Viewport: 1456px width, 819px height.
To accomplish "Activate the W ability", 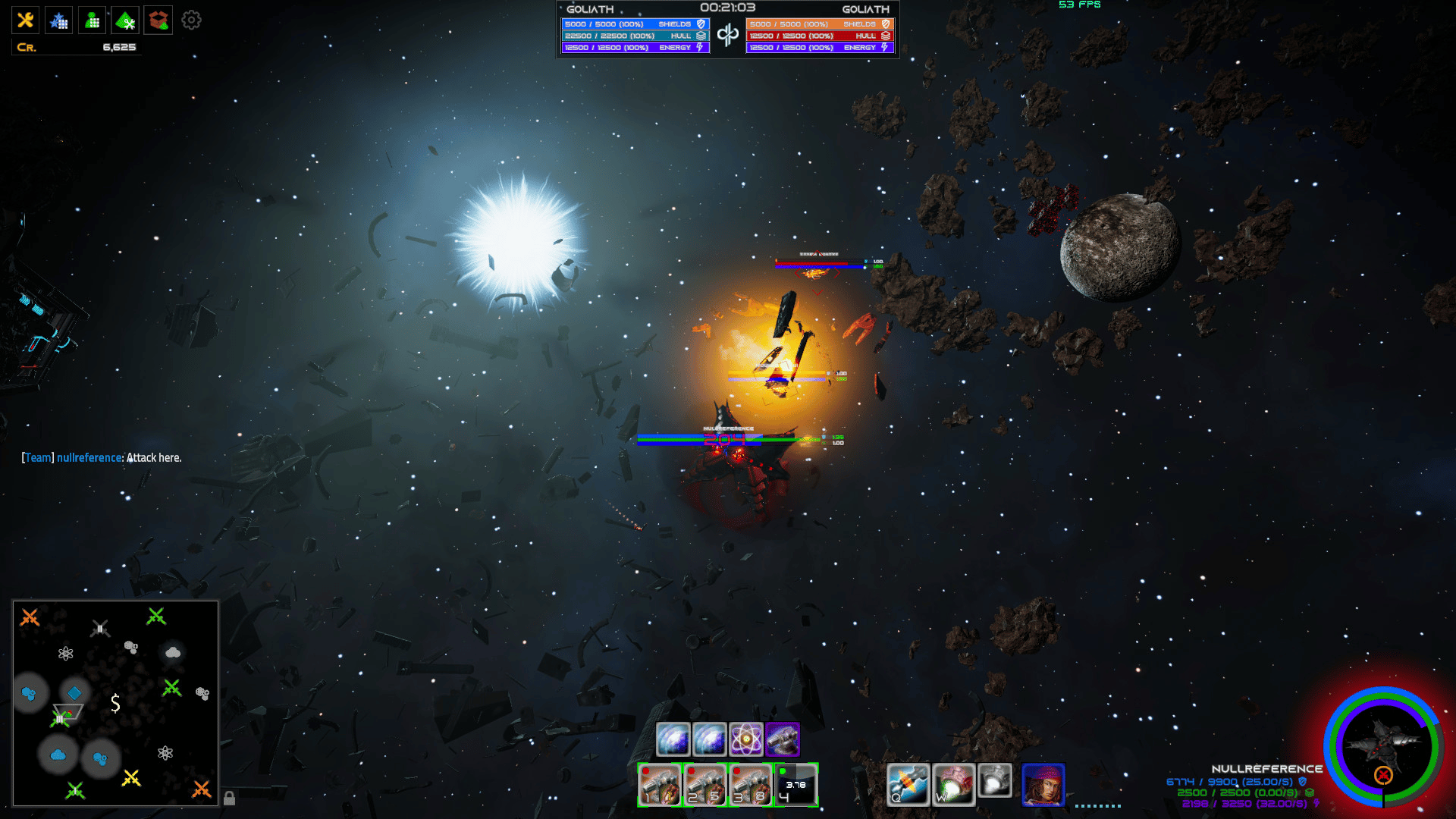I will pos(953,784).
